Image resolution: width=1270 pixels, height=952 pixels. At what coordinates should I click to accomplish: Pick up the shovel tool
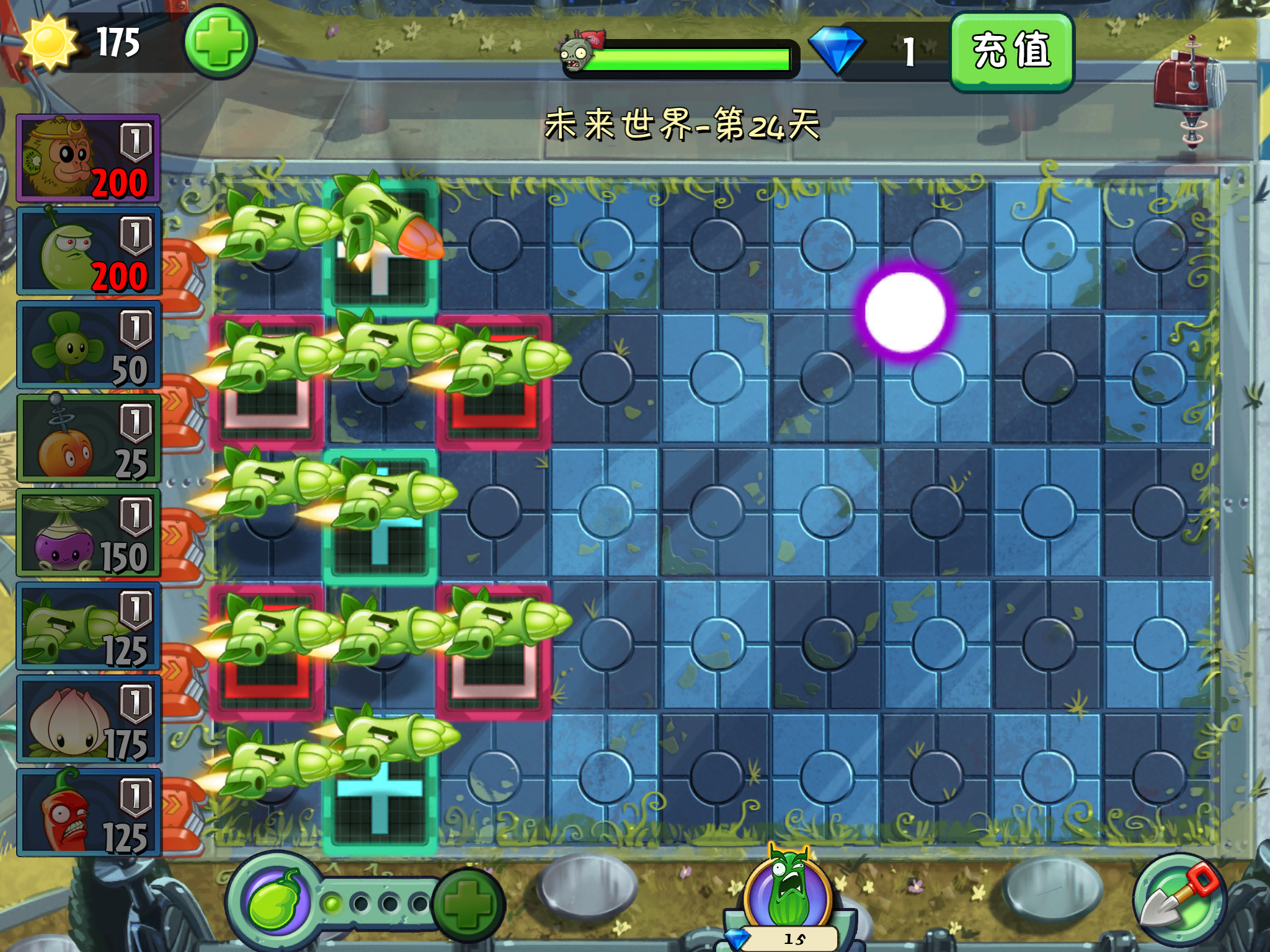1178,899
